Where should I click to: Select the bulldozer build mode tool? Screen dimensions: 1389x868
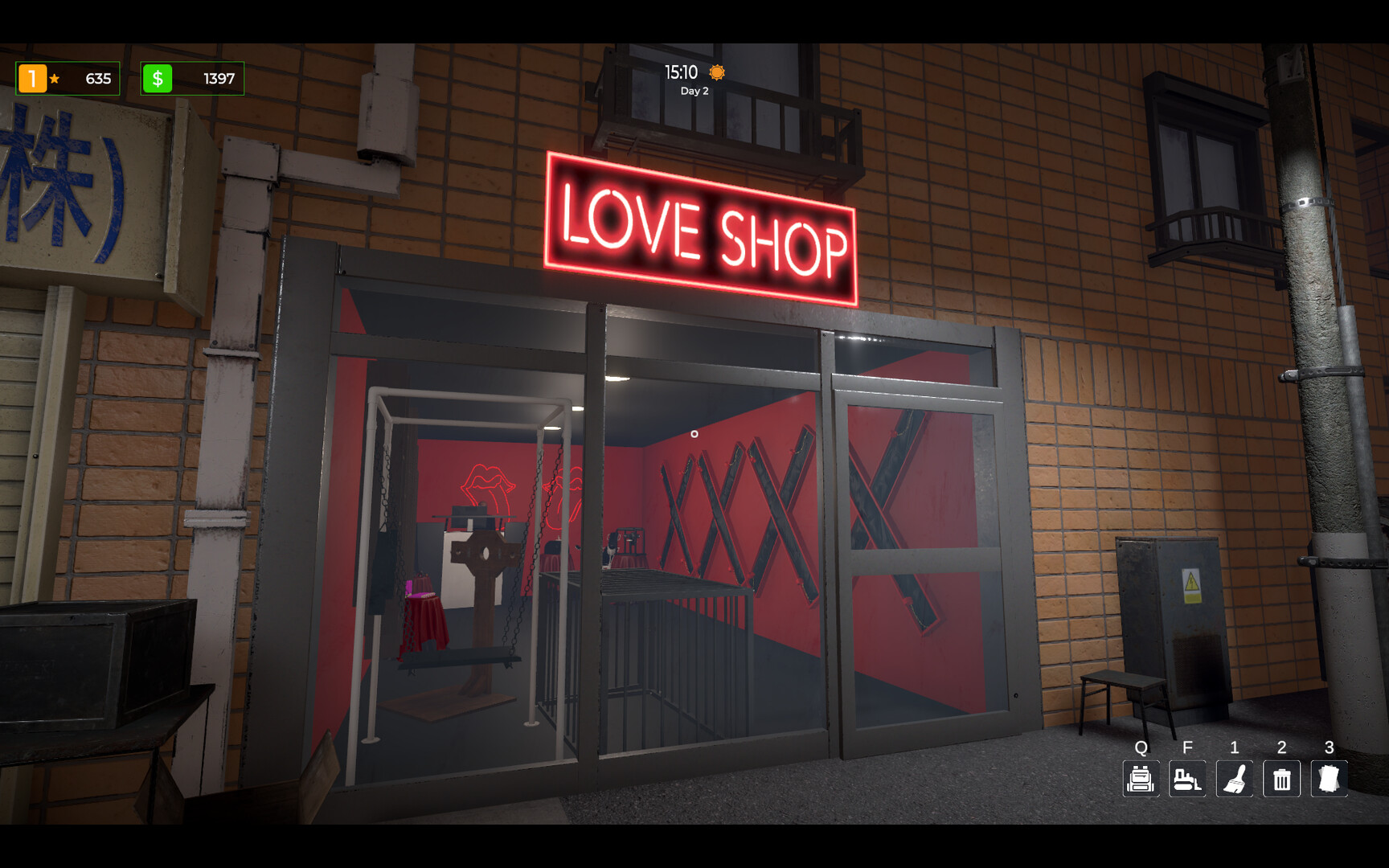(x=1187, y=779)
